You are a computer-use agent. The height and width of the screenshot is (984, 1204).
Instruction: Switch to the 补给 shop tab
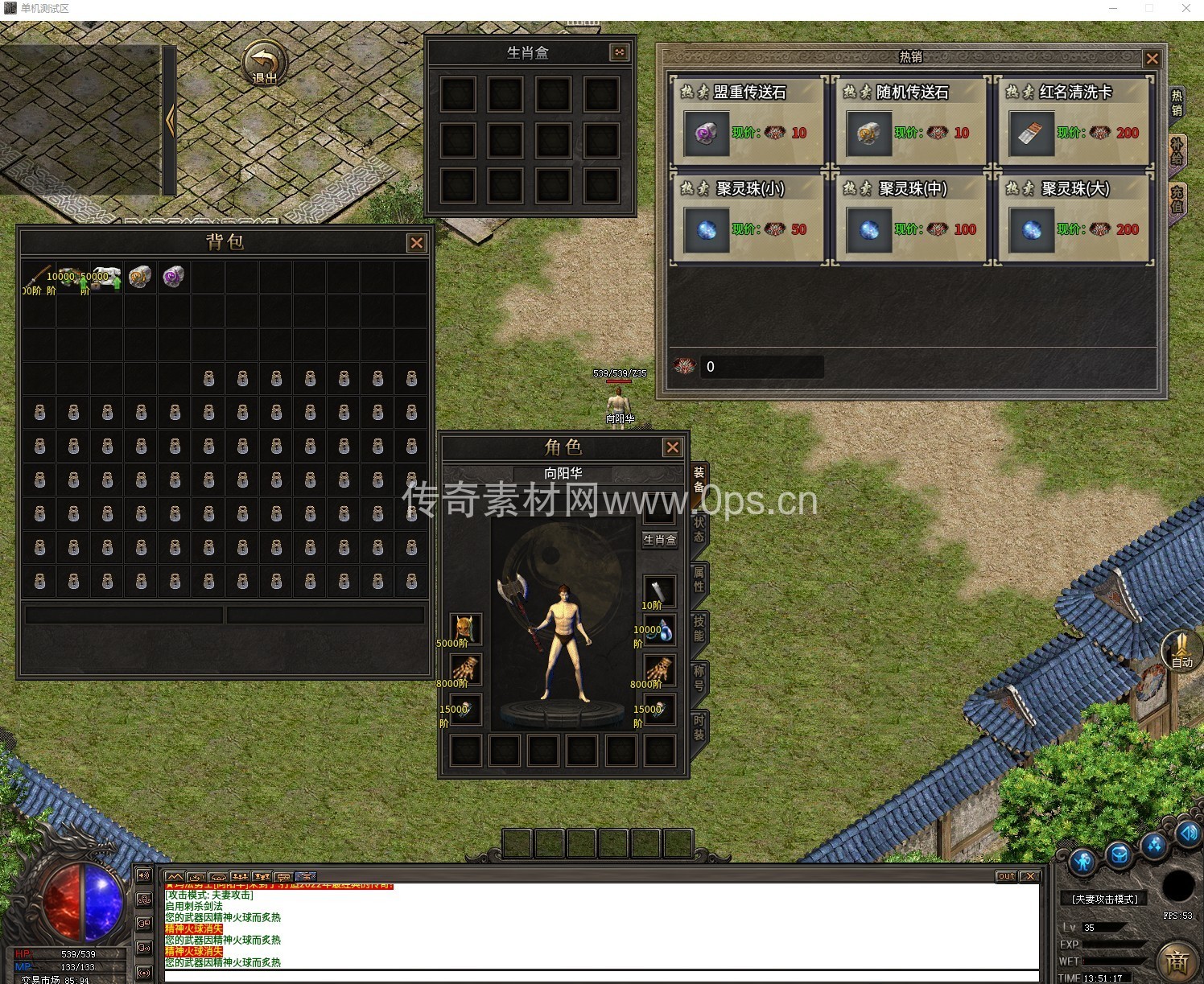(1177, 150)
